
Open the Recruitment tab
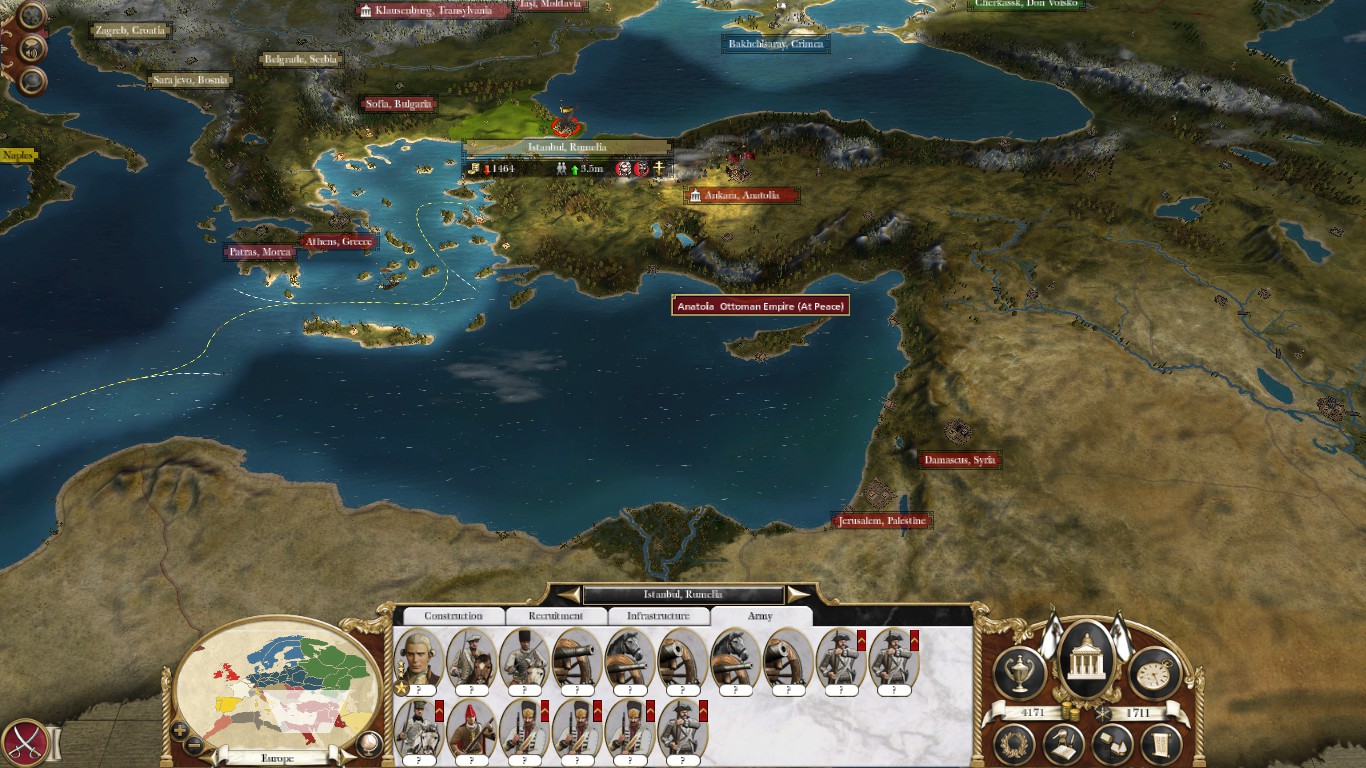(556, 616)
